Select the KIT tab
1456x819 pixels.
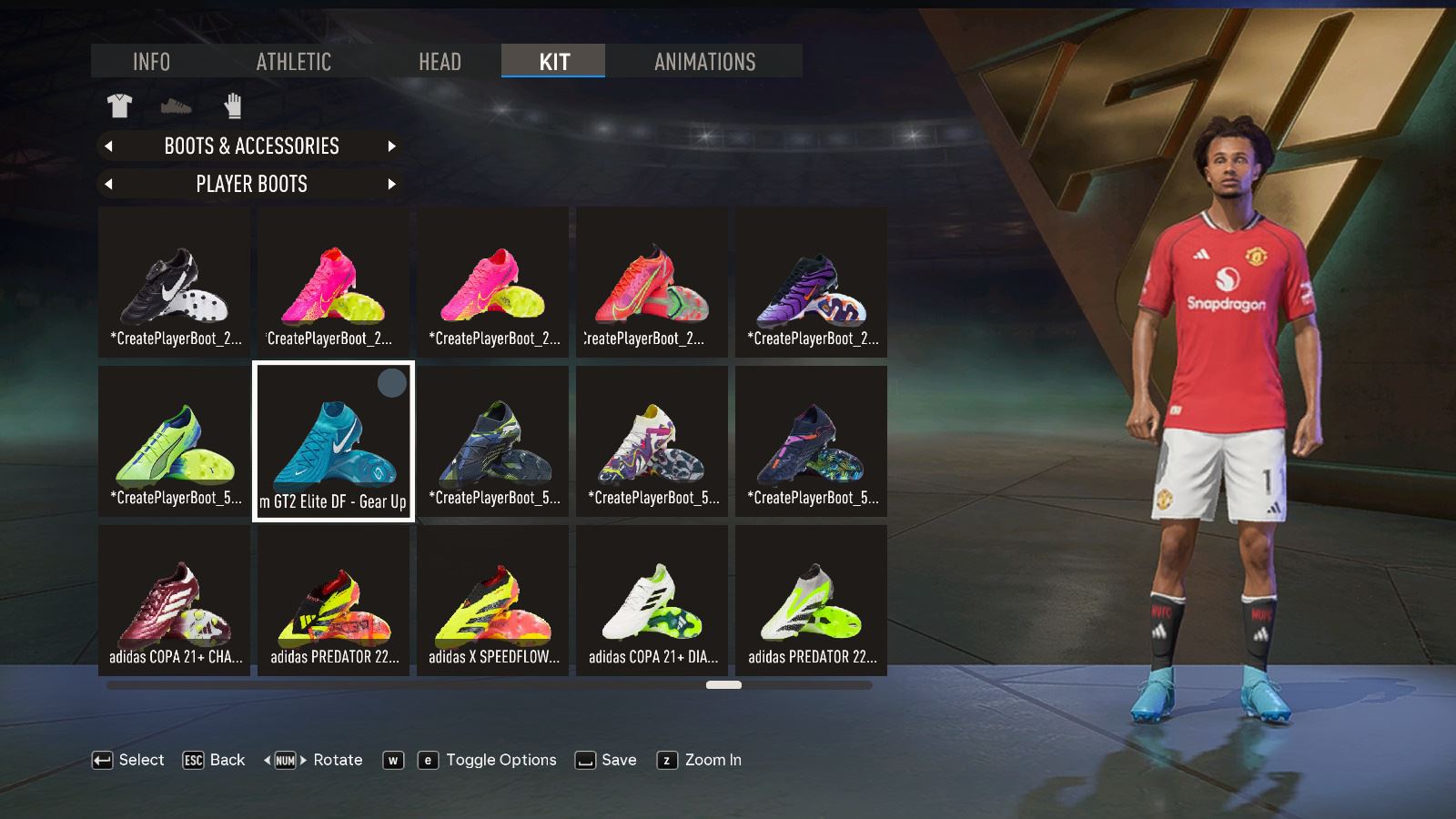tap(553, 61)
